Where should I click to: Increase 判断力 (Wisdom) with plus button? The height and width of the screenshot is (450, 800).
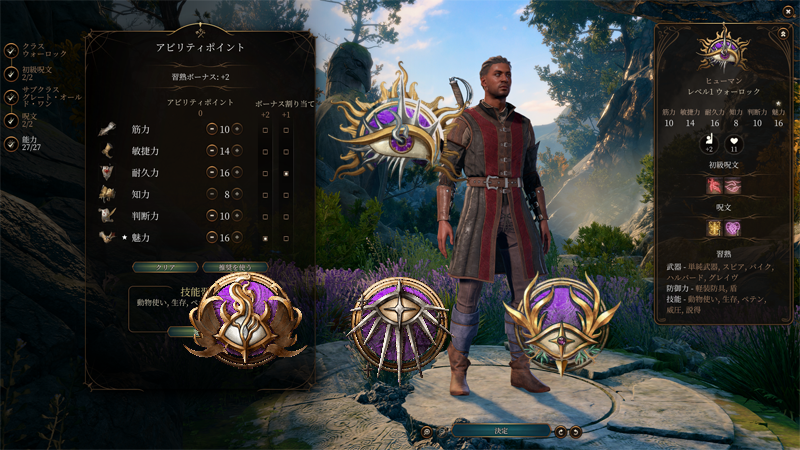pos(237,216)
